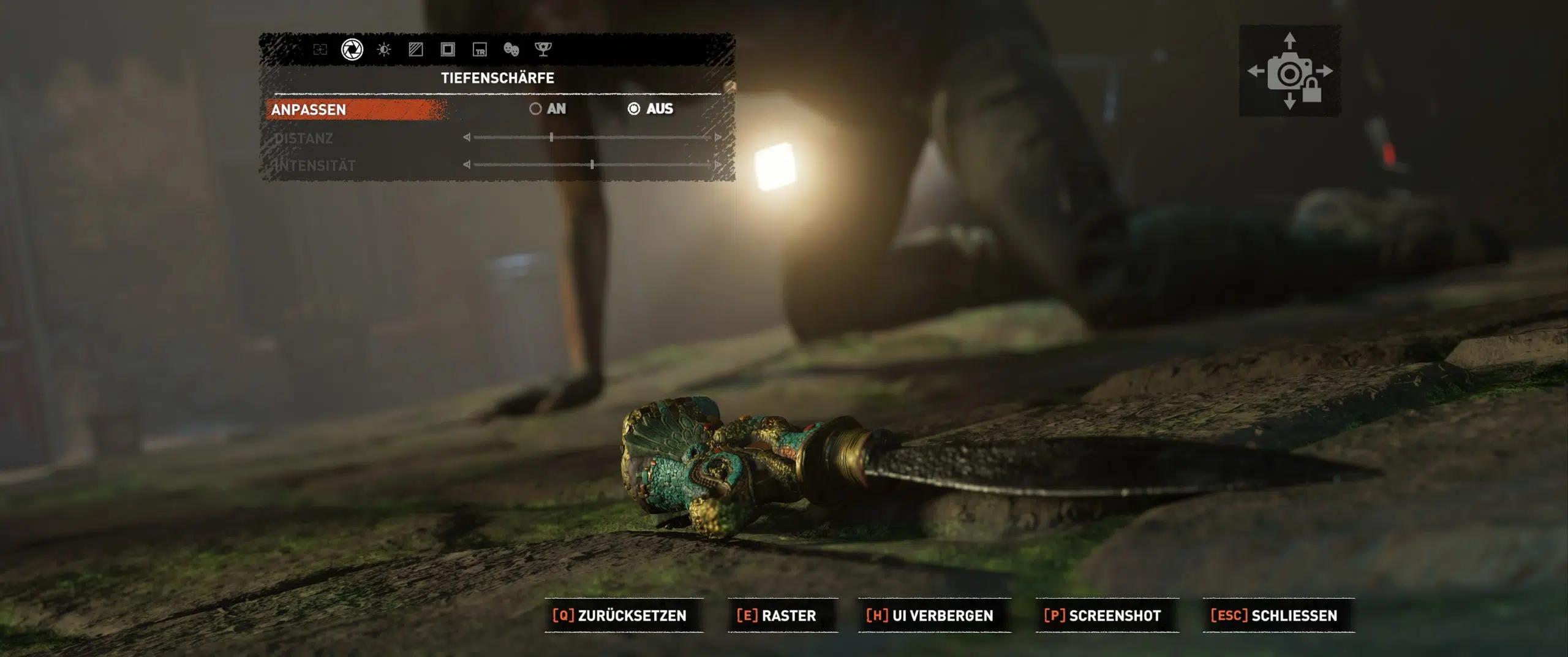Decrease DISTANZ with its left arrow
Viewport: 1568px width, 657px height.
(467, 137)
